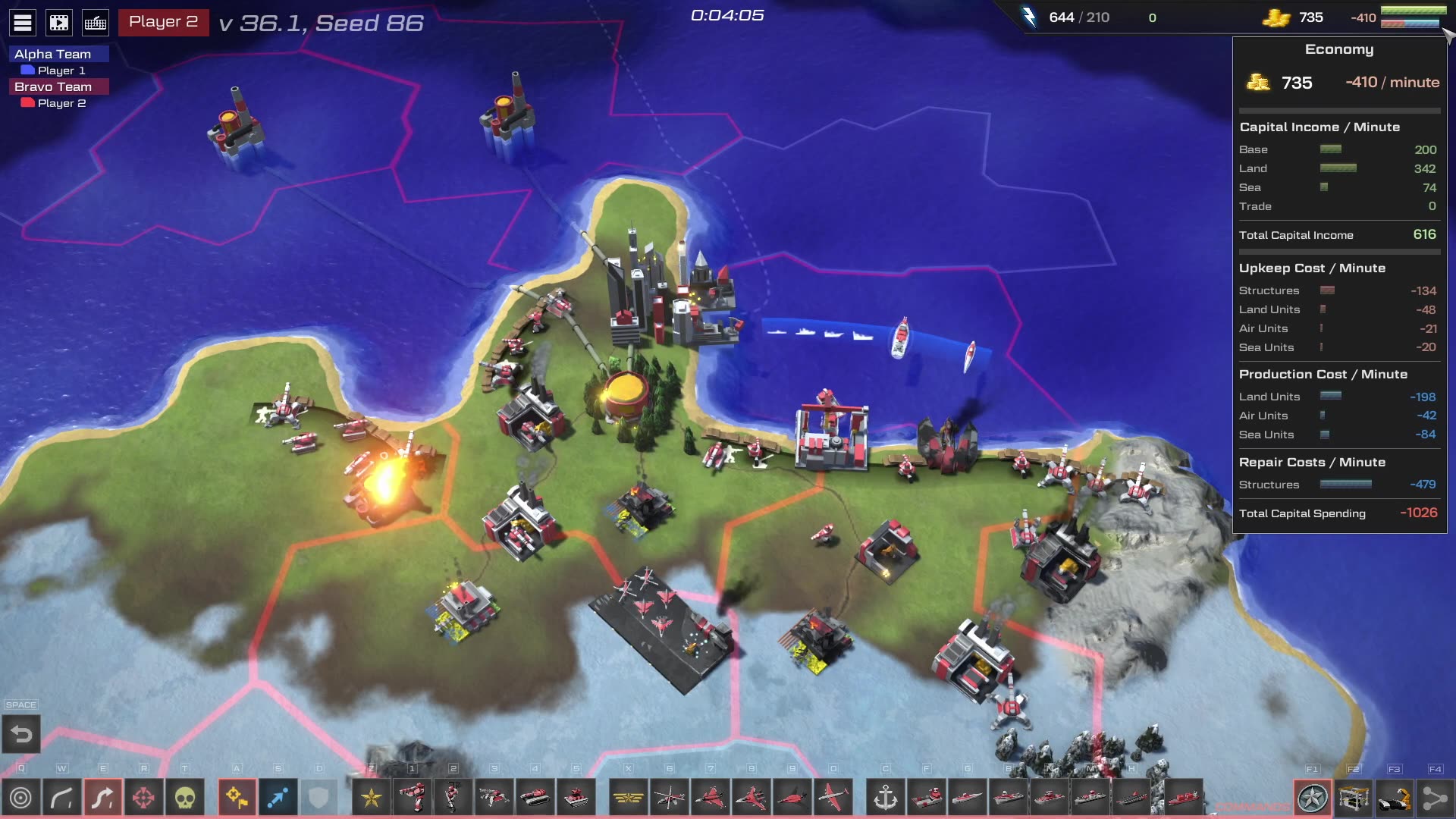Screen dimensions: 1456x819
Task: Activate the crosshair and flag rally command
Action: point(237,798)
